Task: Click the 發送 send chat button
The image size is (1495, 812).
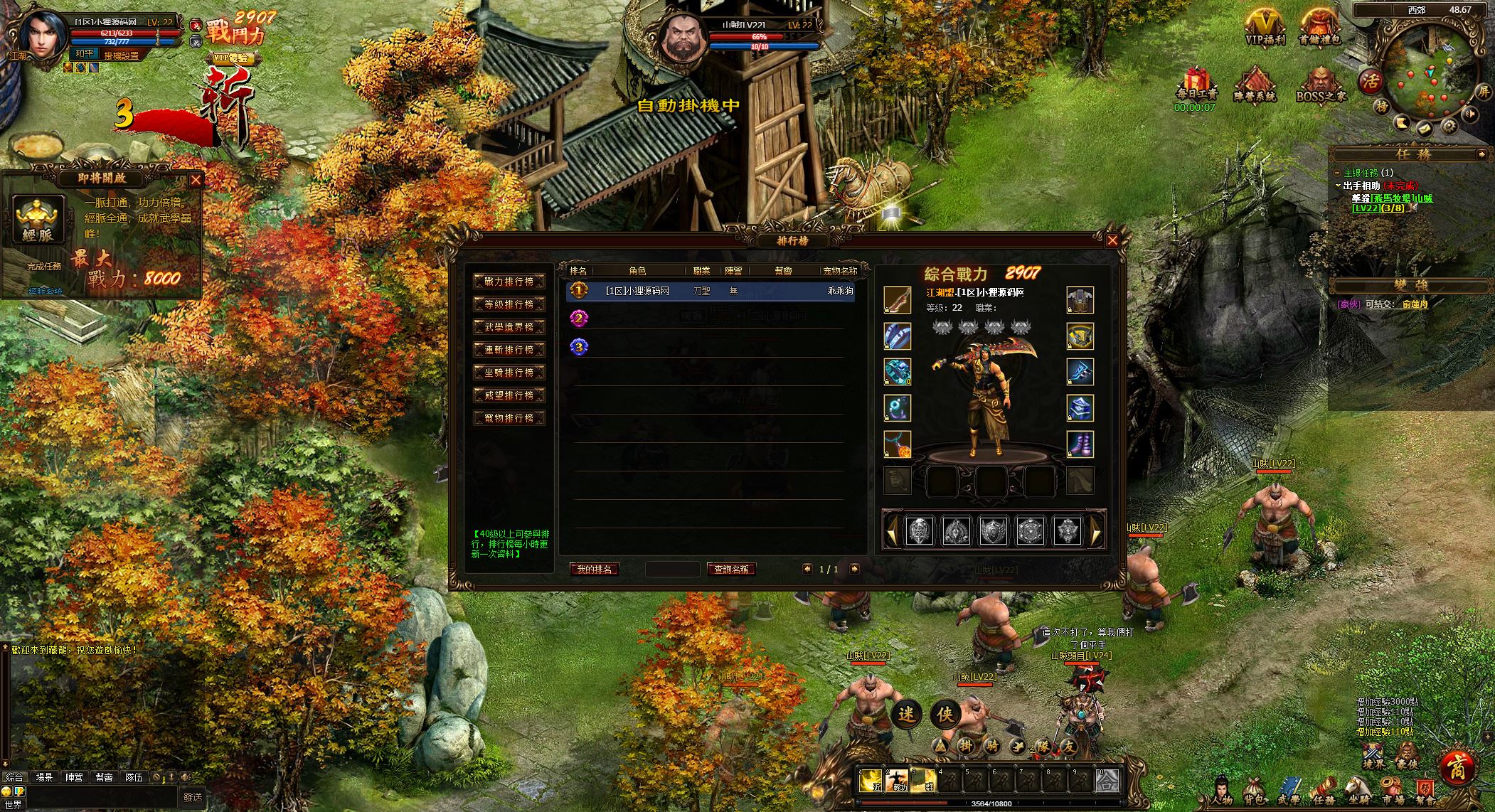Action: tap(193, 797)
